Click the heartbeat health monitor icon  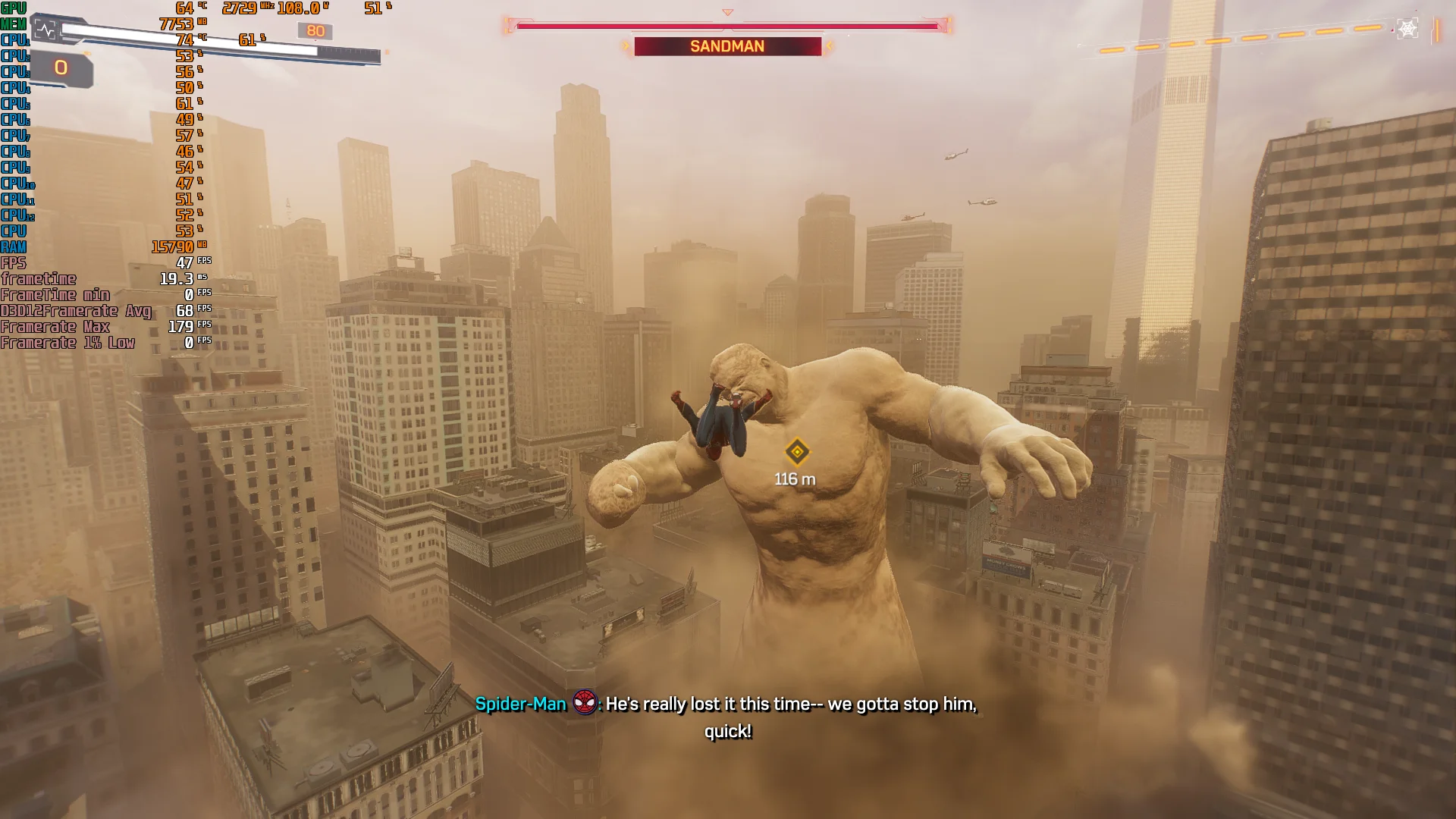click(46, 30)
